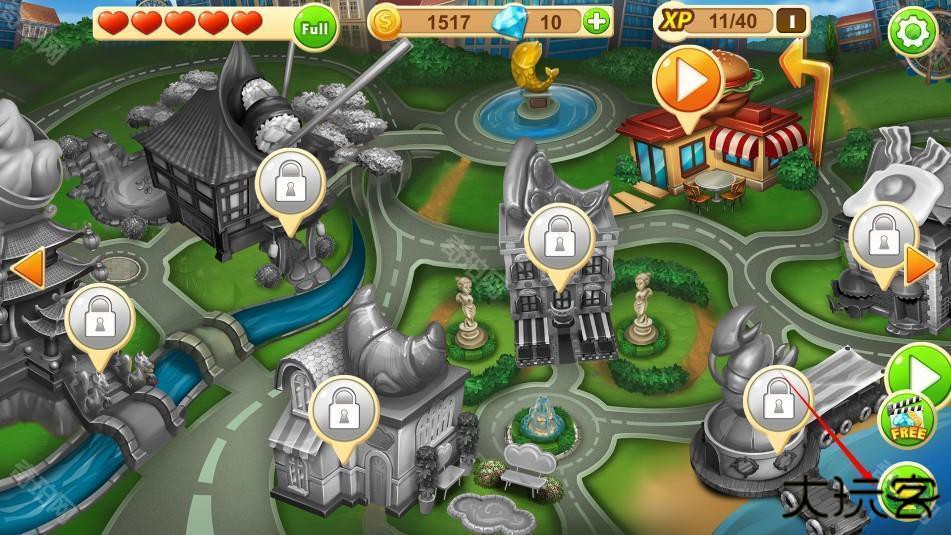
Task: Click the green plus to buy gems
Action: click(x=597, y=22)
